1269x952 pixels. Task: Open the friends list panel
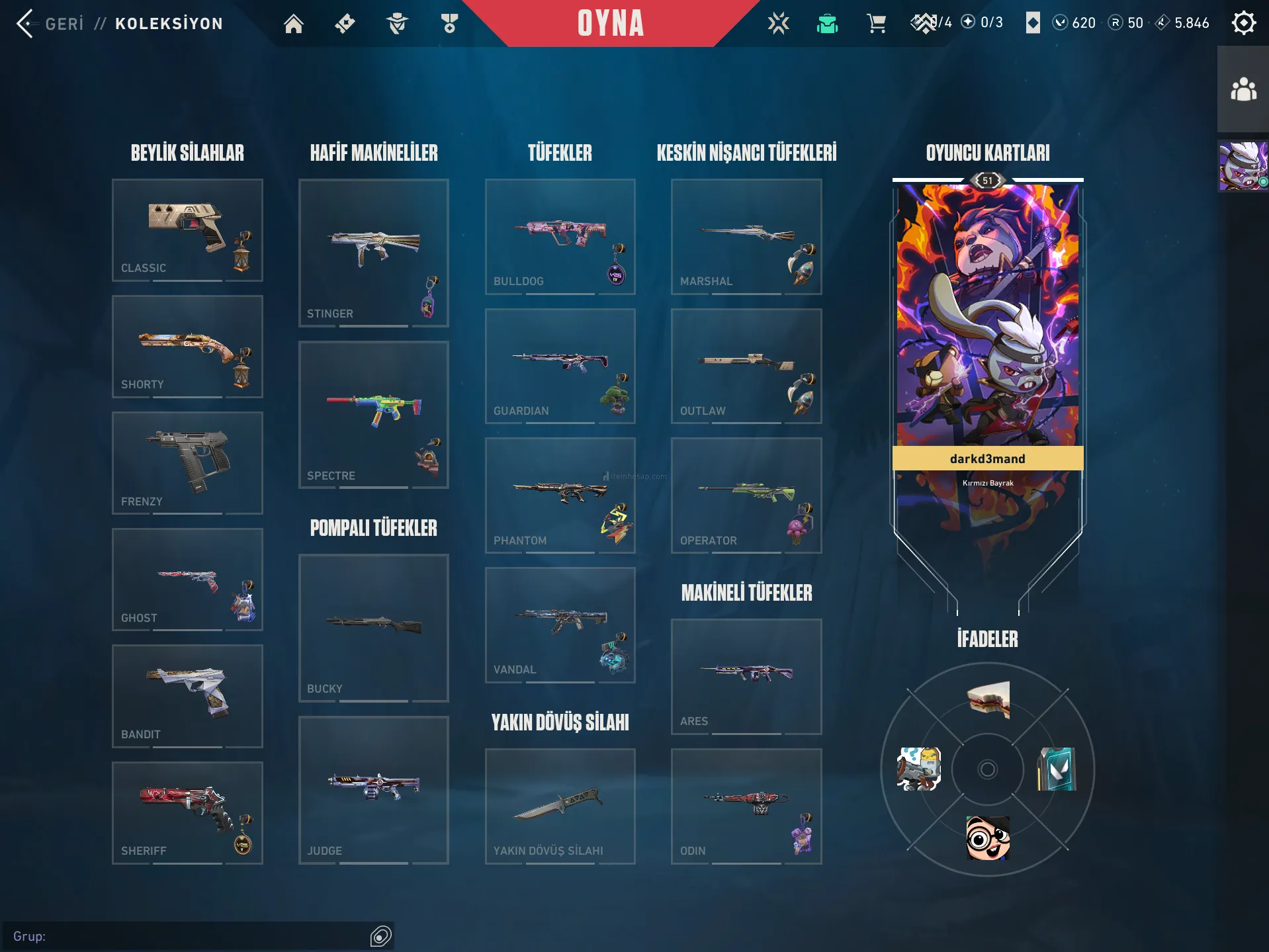click(1243, 89)
